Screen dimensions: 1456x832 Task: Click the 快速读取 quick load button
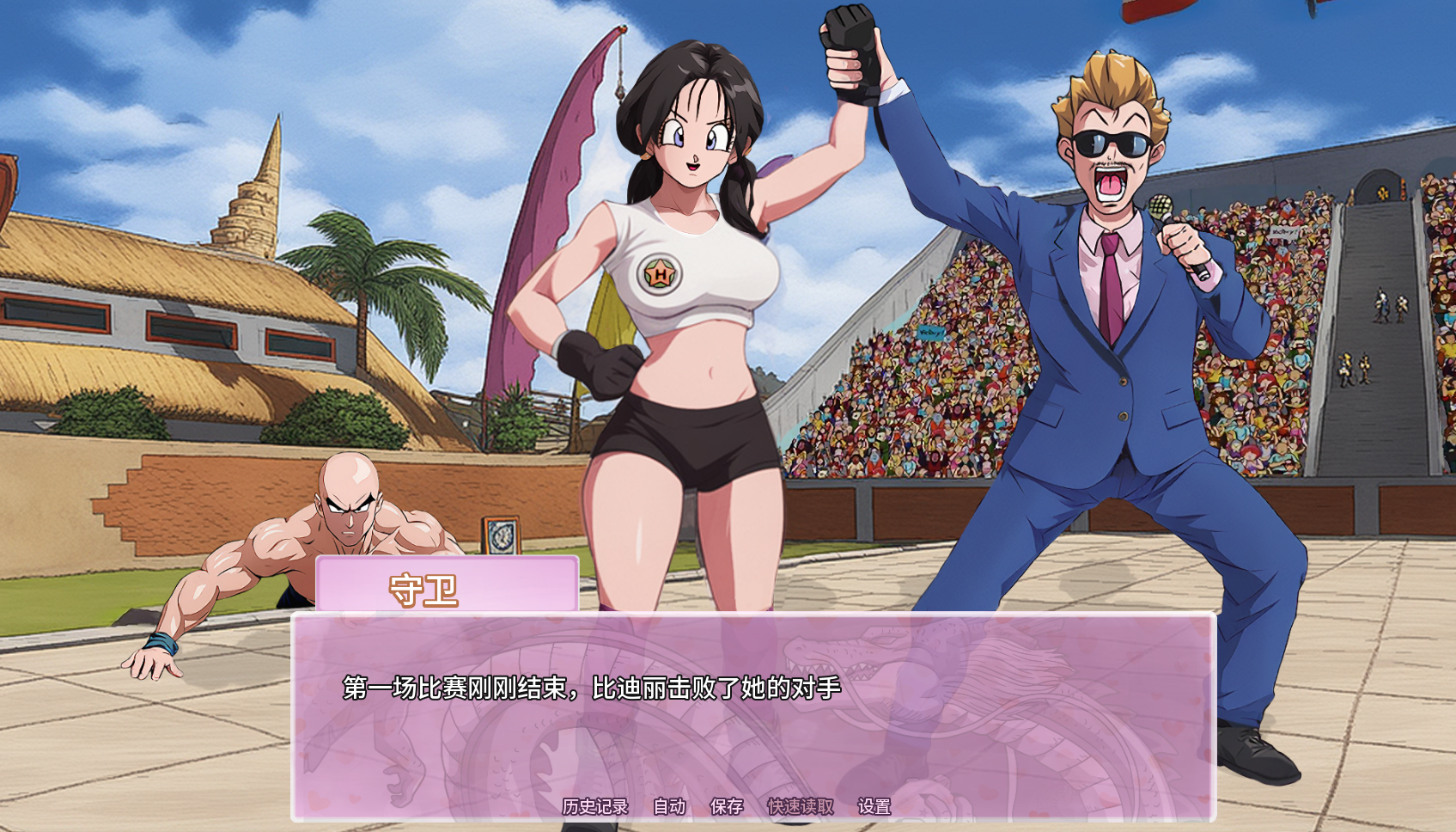tap(800, 806)
